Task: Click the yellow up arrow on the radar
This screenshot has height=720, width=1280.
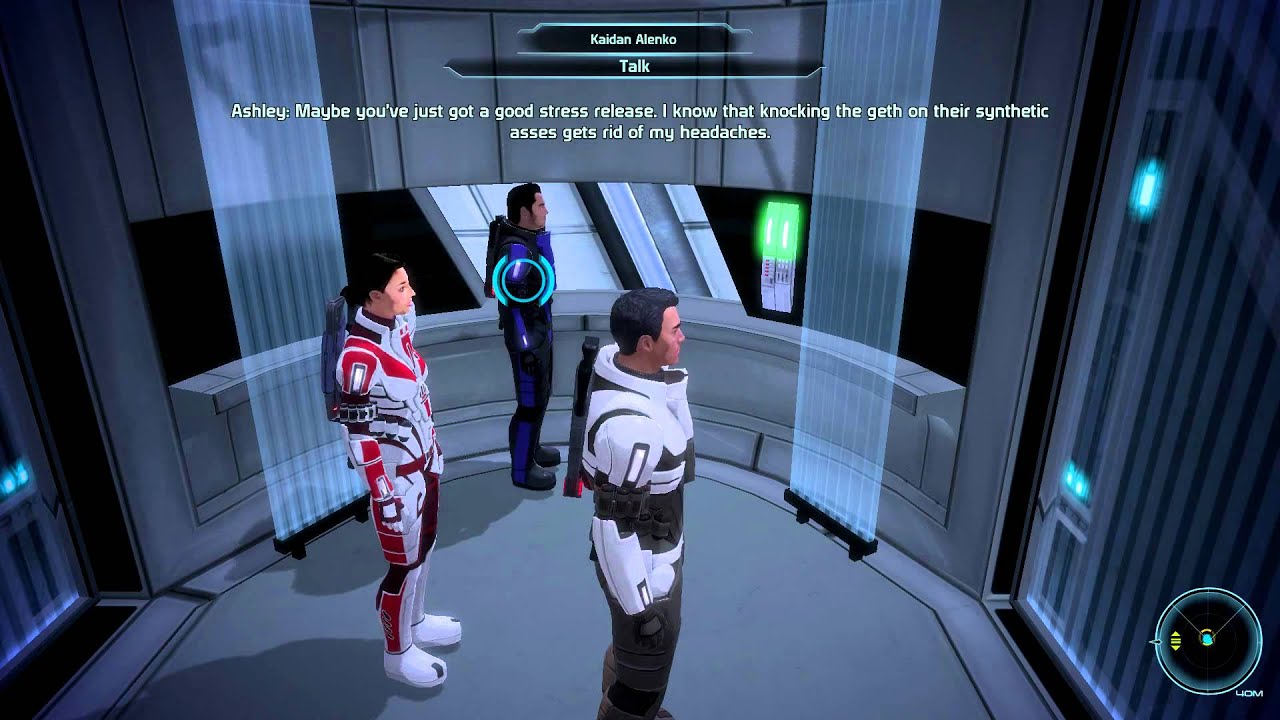Action: point(1175,633)
